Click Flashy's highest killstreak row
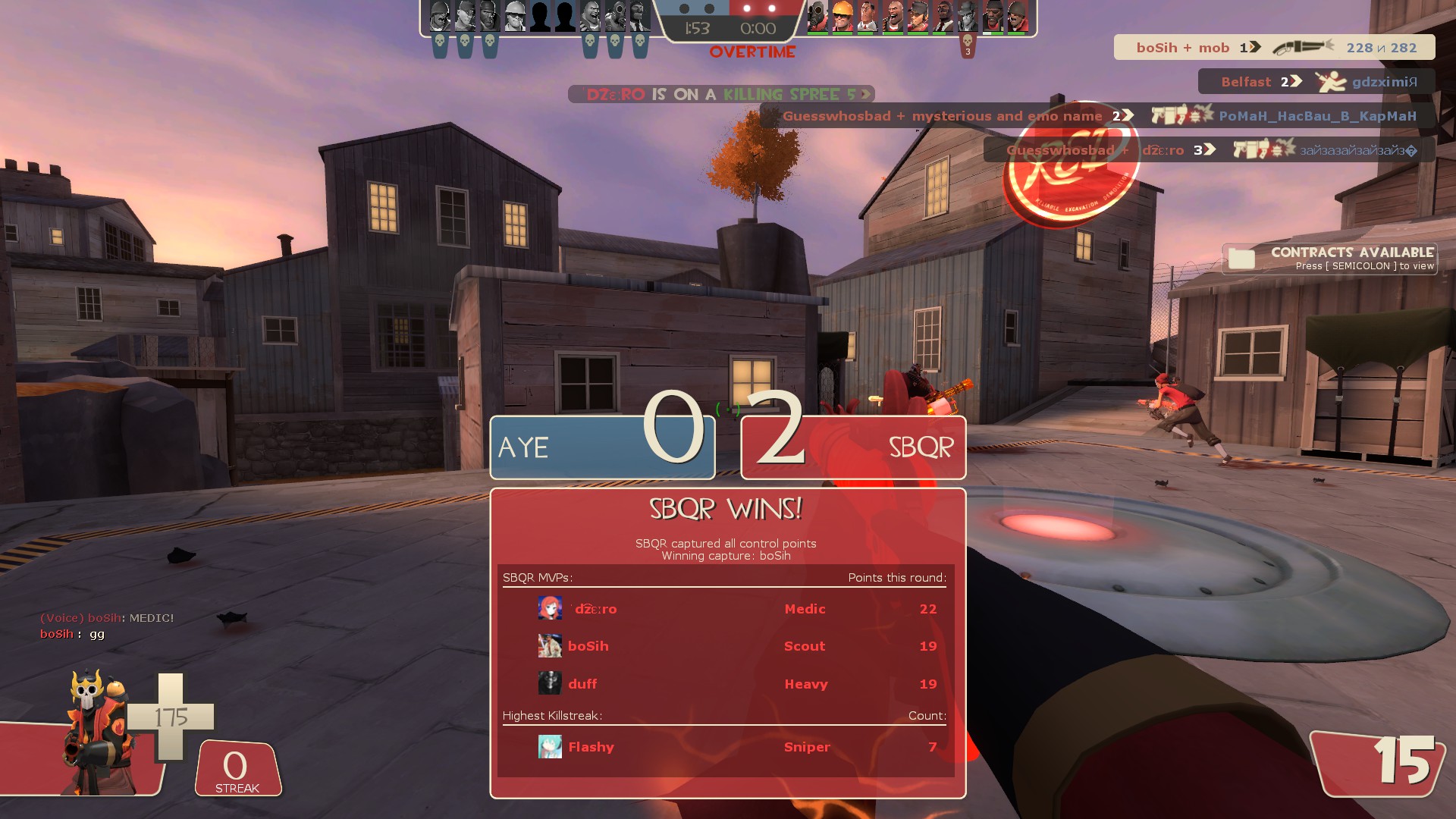Image resolution: width=1456 pixels, height=819 pixels. tap(726, 747)
